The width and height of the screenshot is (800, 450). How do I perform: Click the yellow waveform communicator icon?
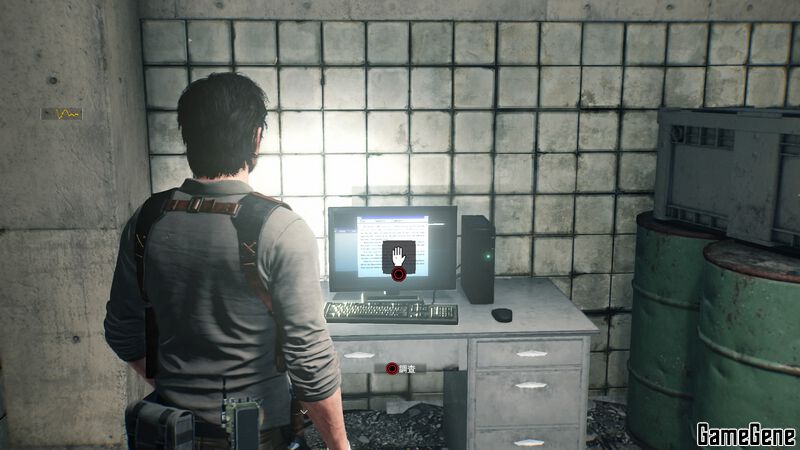click(x=62, y=114)
